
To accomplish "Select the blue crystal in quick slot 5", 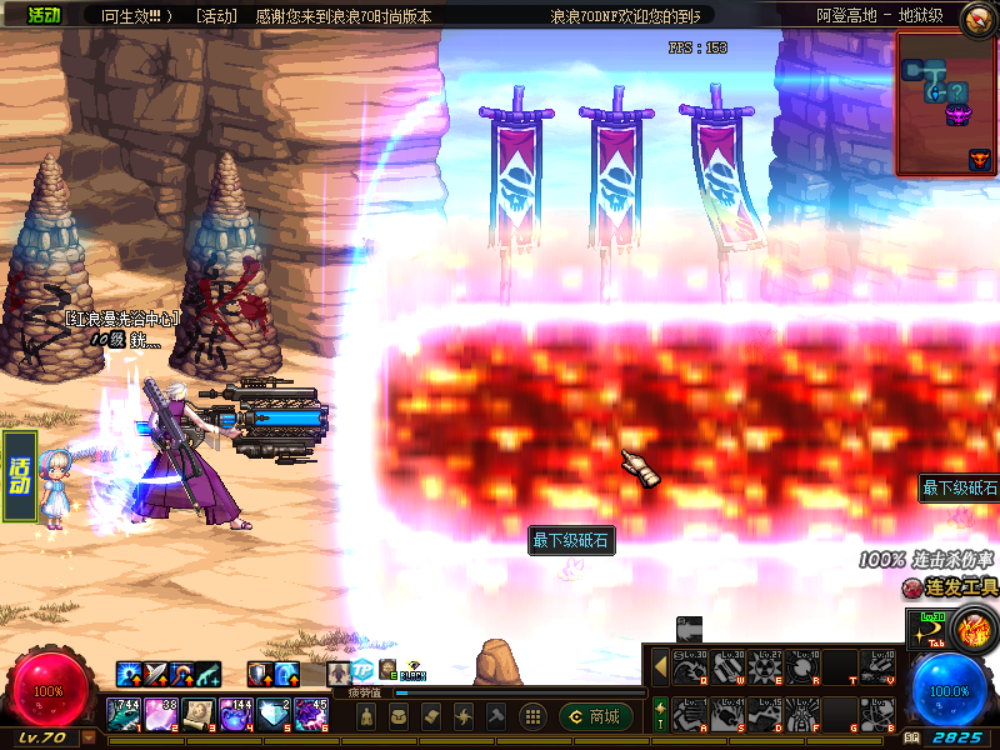I will click(272, 714).
